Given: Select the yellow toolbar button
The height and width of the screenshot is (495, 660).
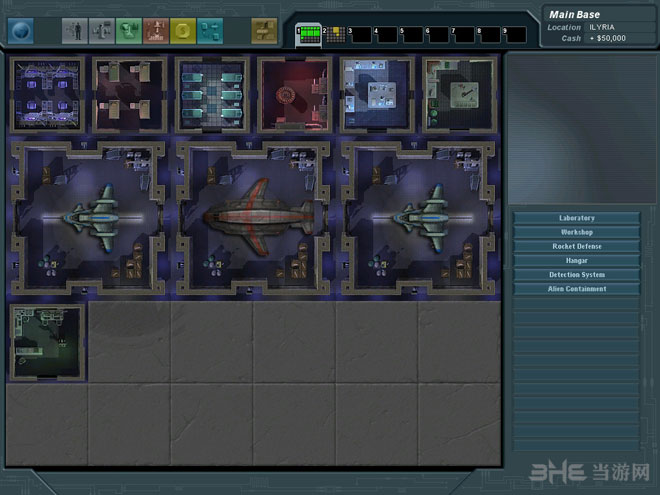Looking at the screenshot, I should 183,31.
